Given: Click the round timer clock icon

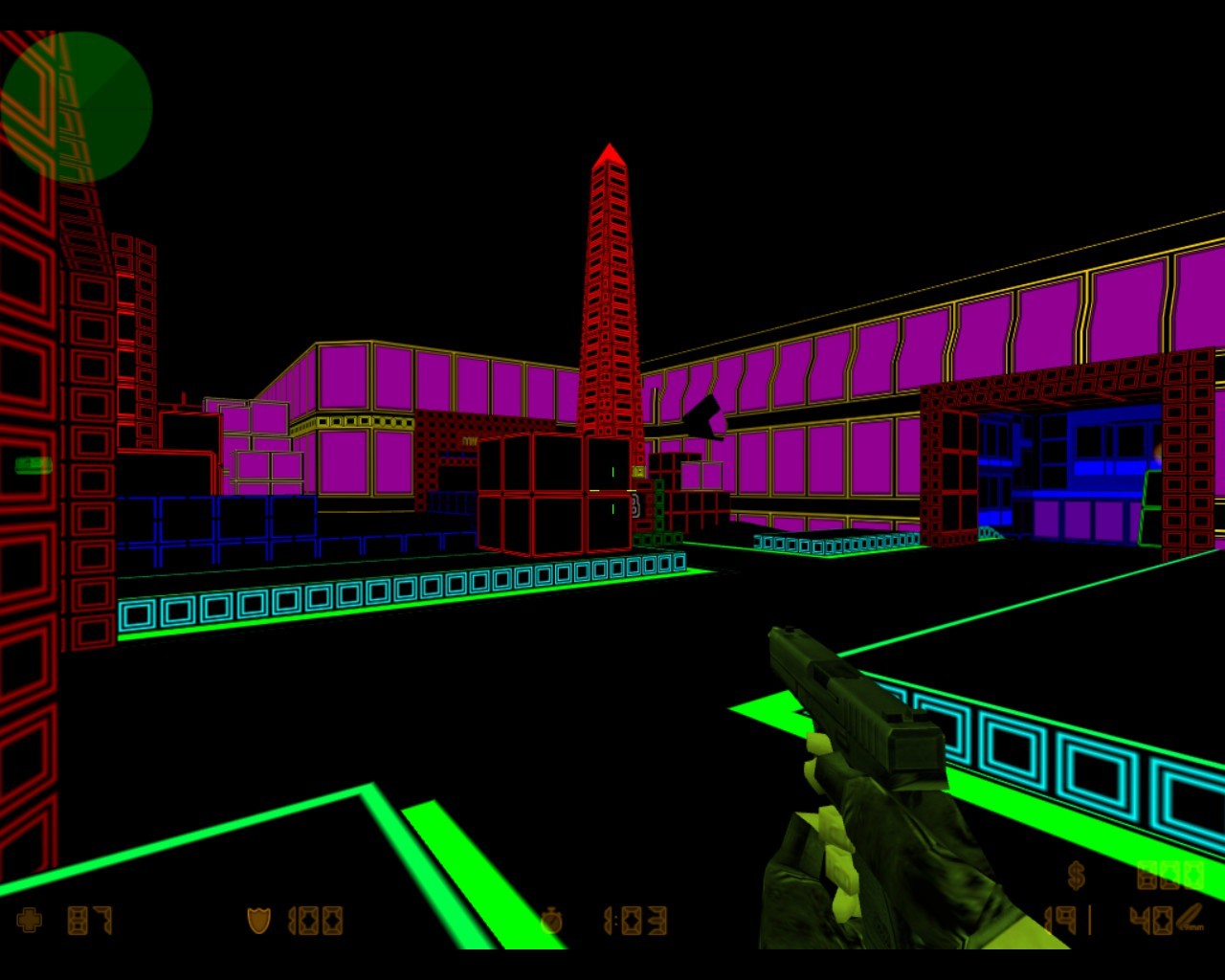Looking at the screenshot, I should (x=551, y=922).
